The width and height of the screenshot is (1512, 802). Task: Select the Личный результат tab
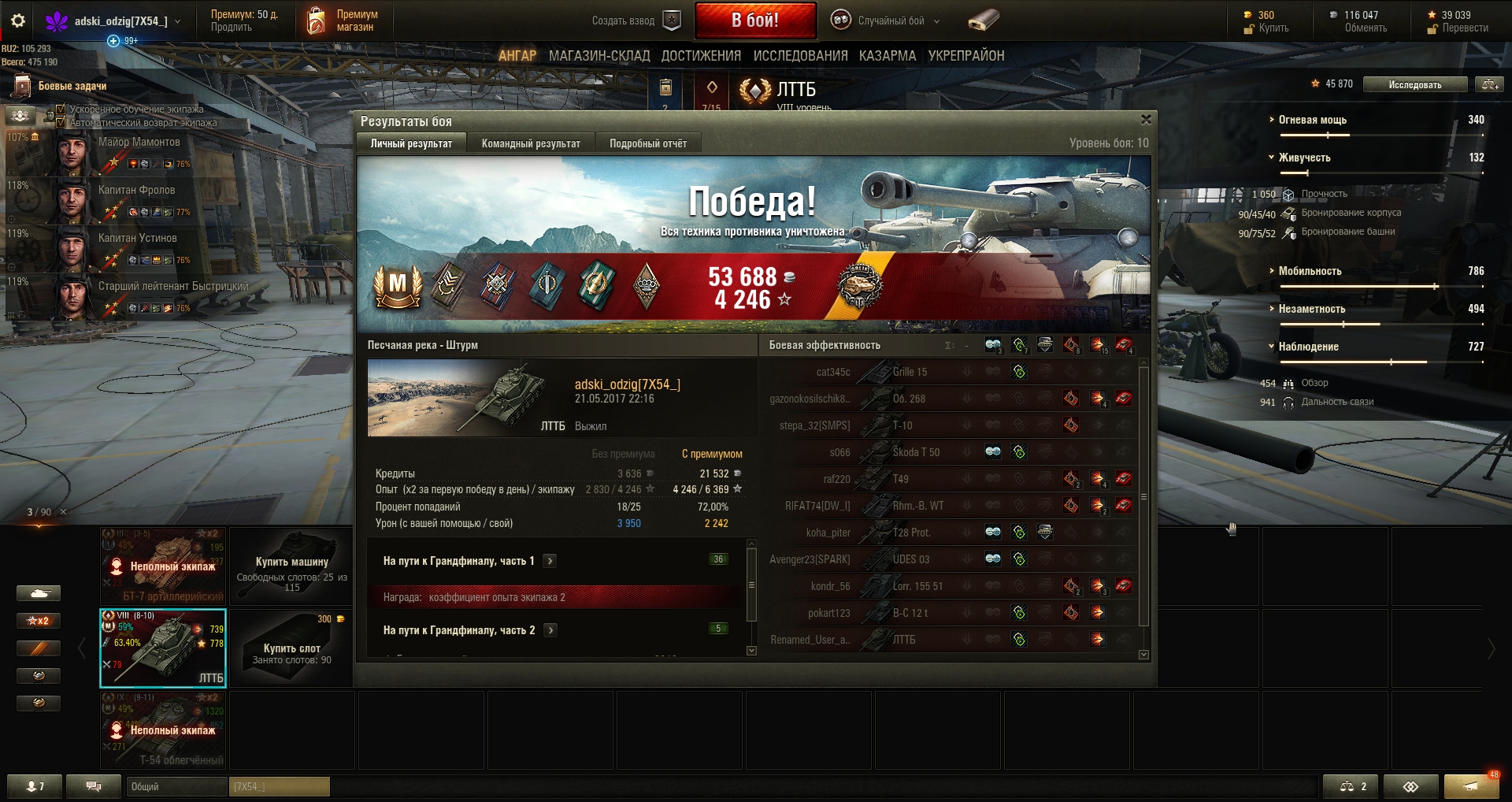[411, 143]
